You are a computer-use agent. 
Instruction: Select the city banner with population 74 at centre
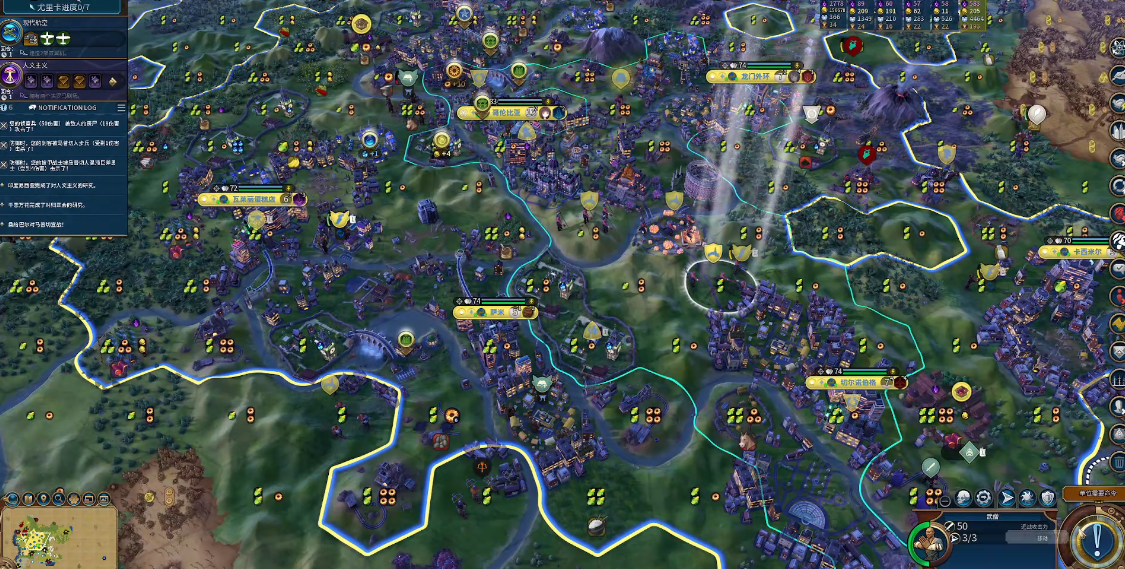496,312
